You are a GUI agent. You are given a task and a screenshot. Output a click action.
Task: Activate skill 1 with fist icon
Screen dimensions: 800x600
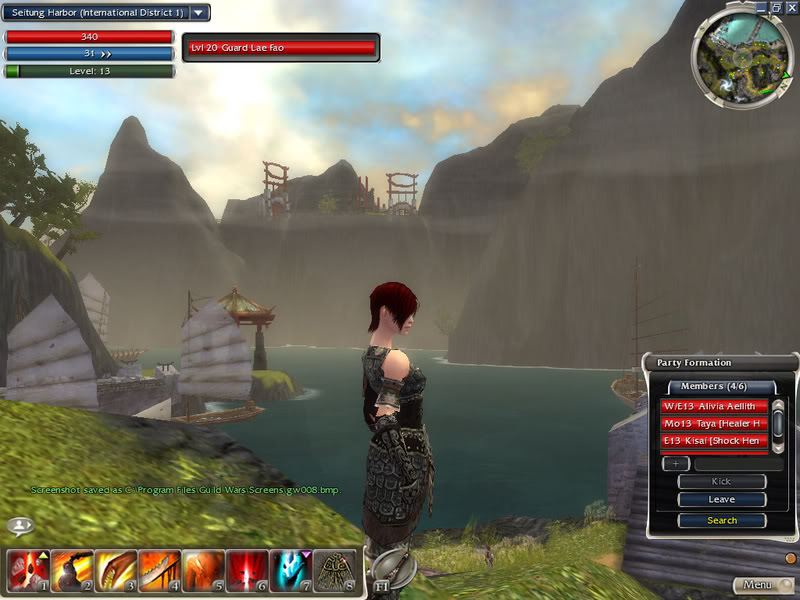[28, 572]
